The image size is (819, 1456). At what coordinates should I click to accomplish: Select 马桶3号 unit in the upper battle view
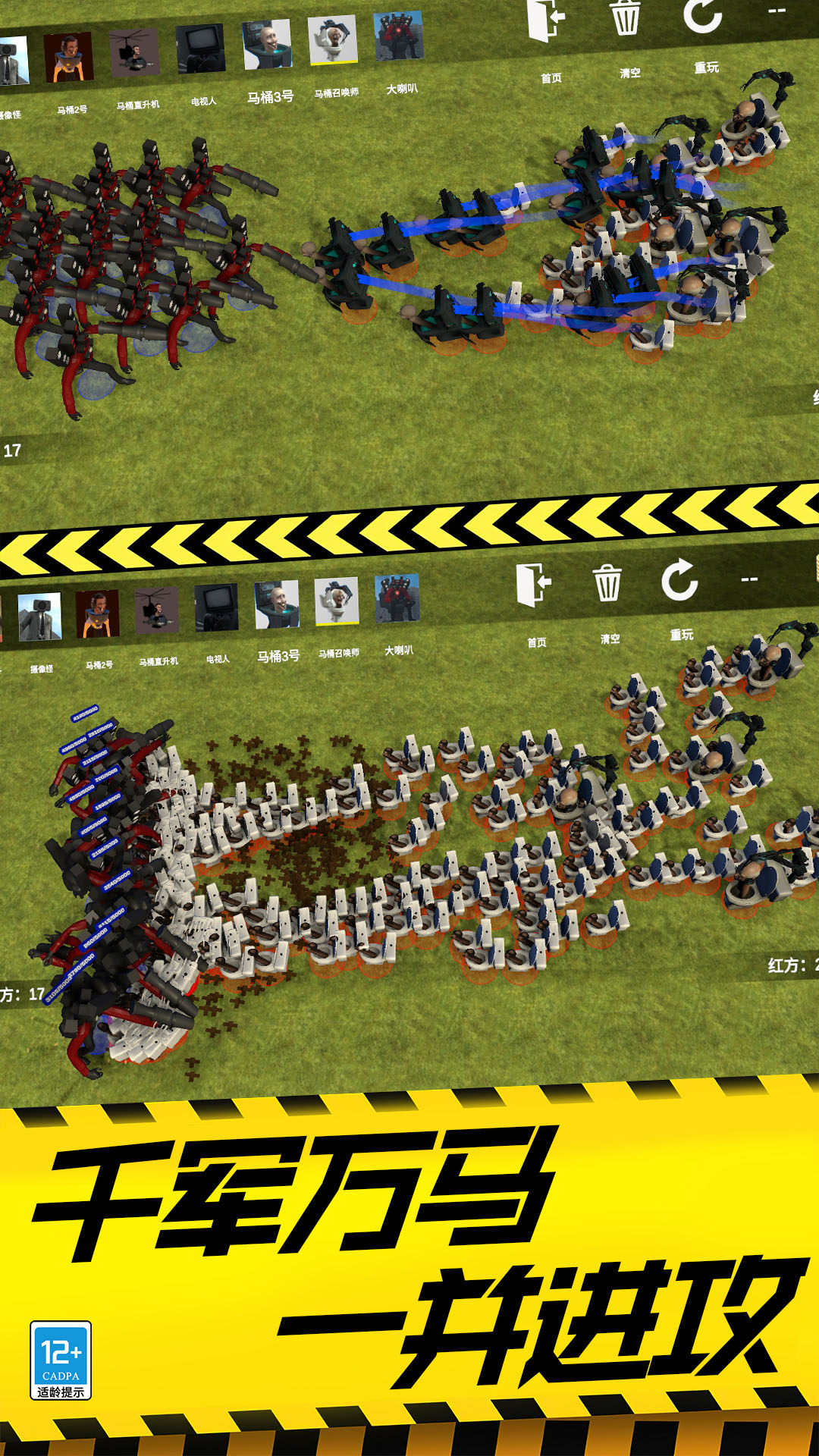[x=267, y=45]
